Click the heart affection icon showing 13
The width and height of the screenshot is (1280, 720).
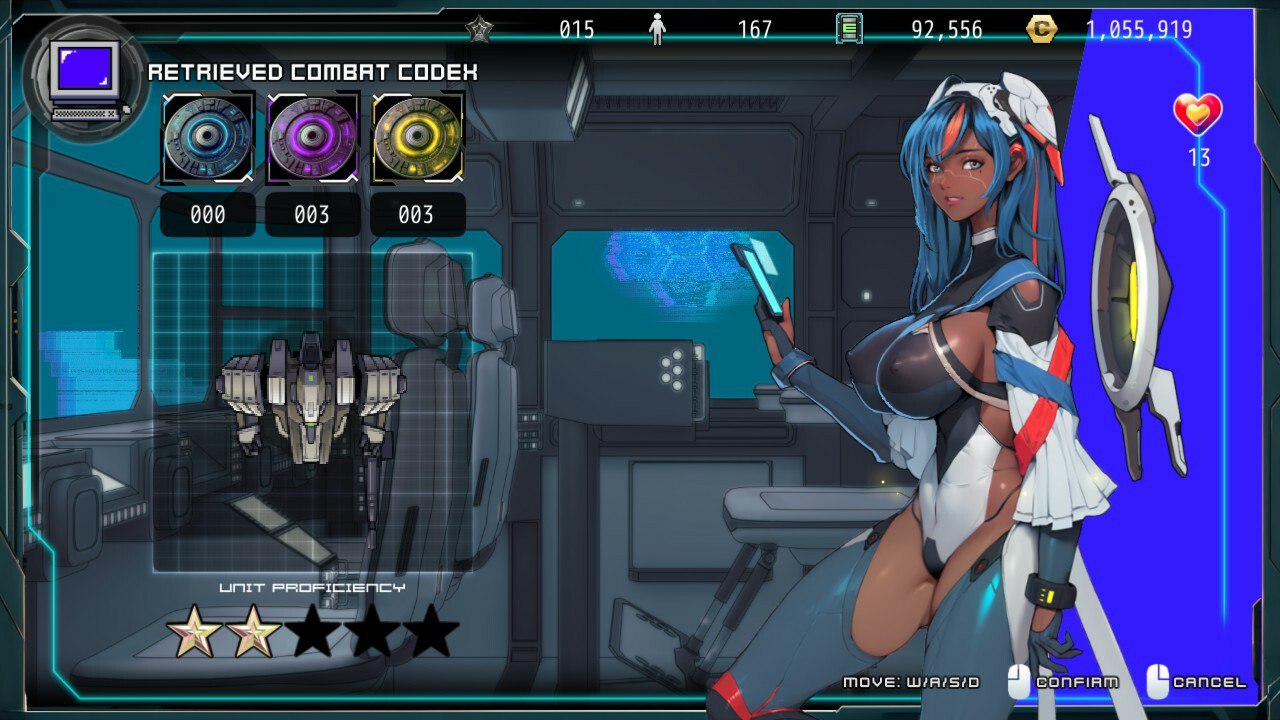(x=1200, y=115)
